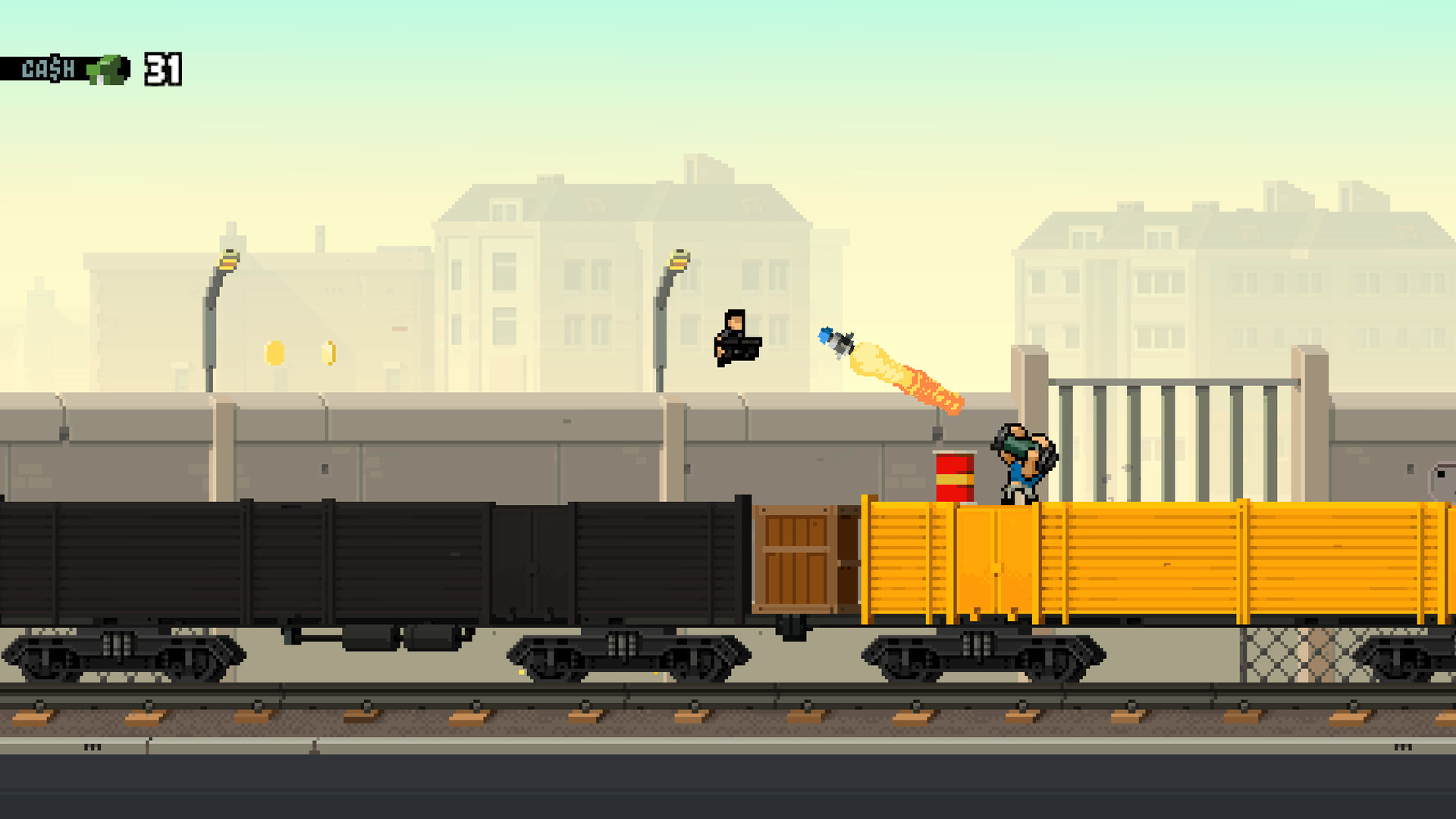Select the left floating gold coin
This screenshot has height=819, width=1456.
pos(273,353)
